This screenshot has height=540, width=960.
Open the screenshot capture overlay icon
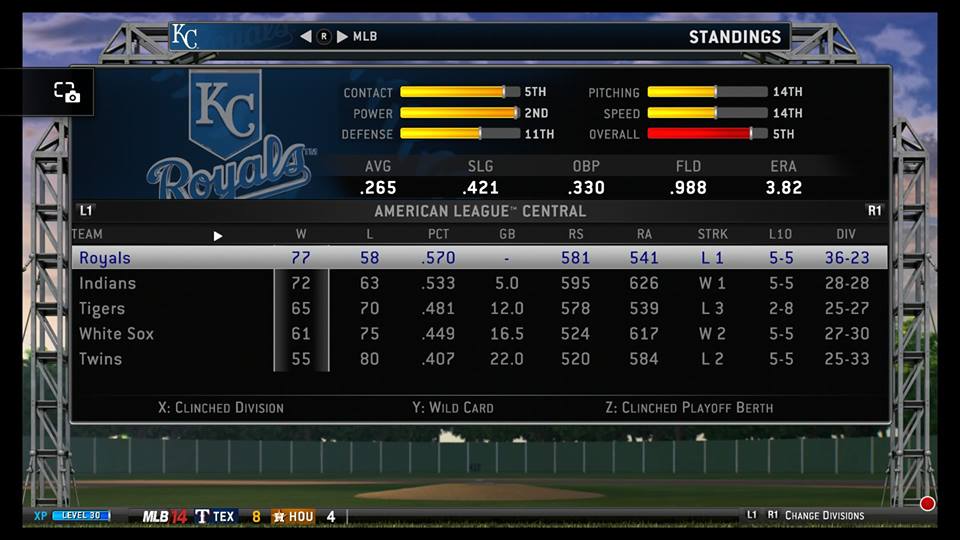point(66,92)
